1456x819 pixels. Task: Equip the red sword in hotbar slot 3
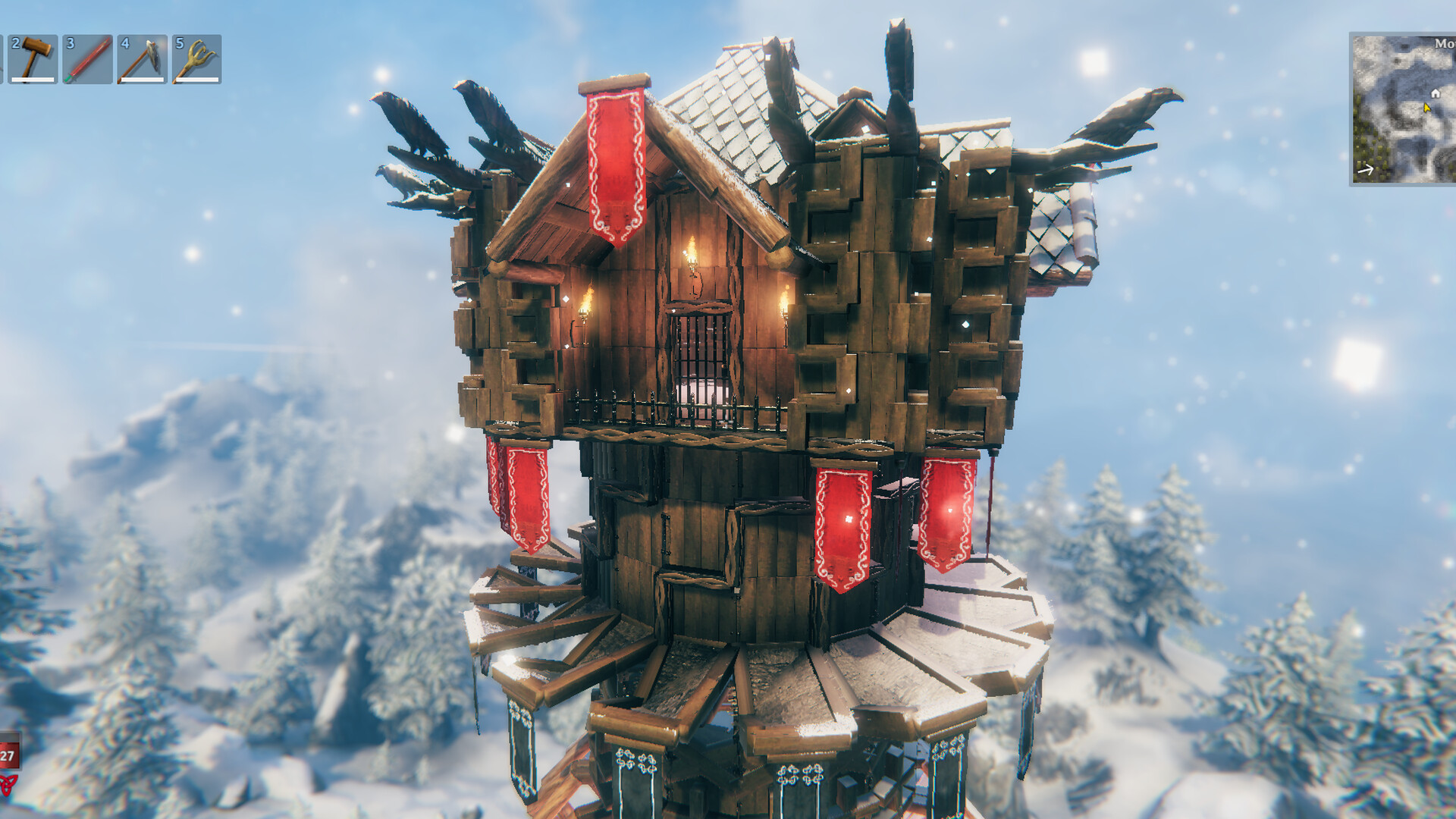coord(88,60)
